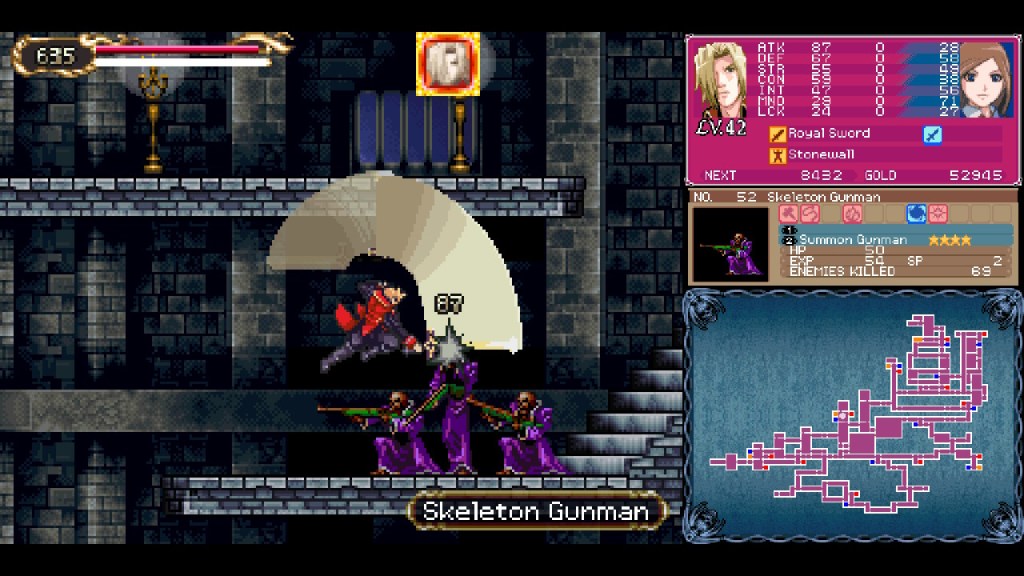Click the framed icon at top center
The image size is (1024, 576).
point(448,64)
